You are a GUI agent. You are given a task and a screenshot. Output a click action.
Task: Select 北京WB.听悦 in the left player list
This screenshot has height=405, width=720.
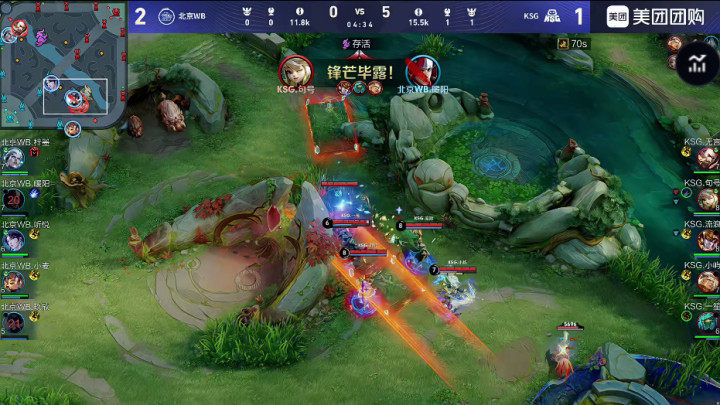coord(14,240)
